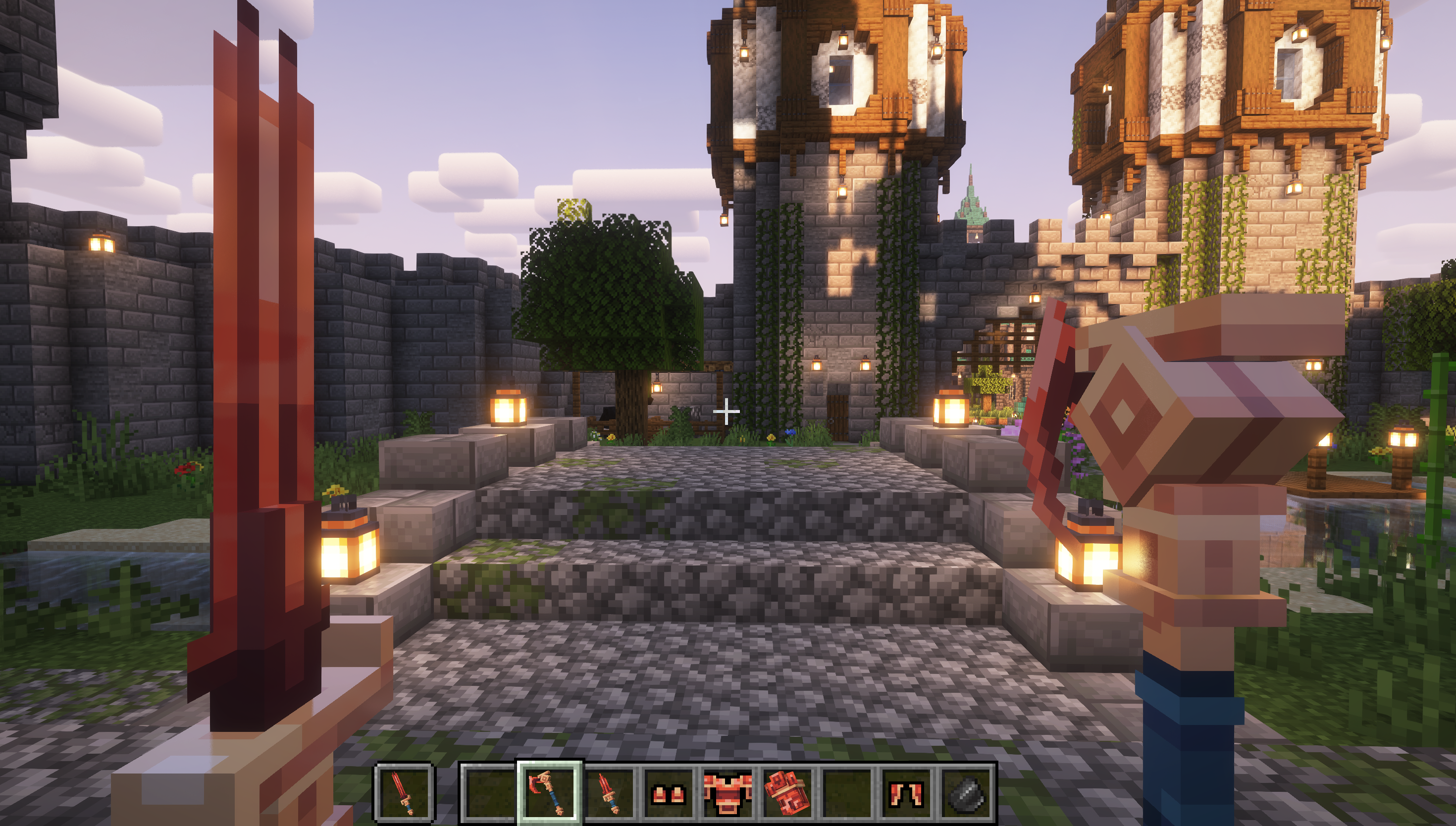Select the red leggings in the hotbar

pyautogui.click(x=907, y=794)
